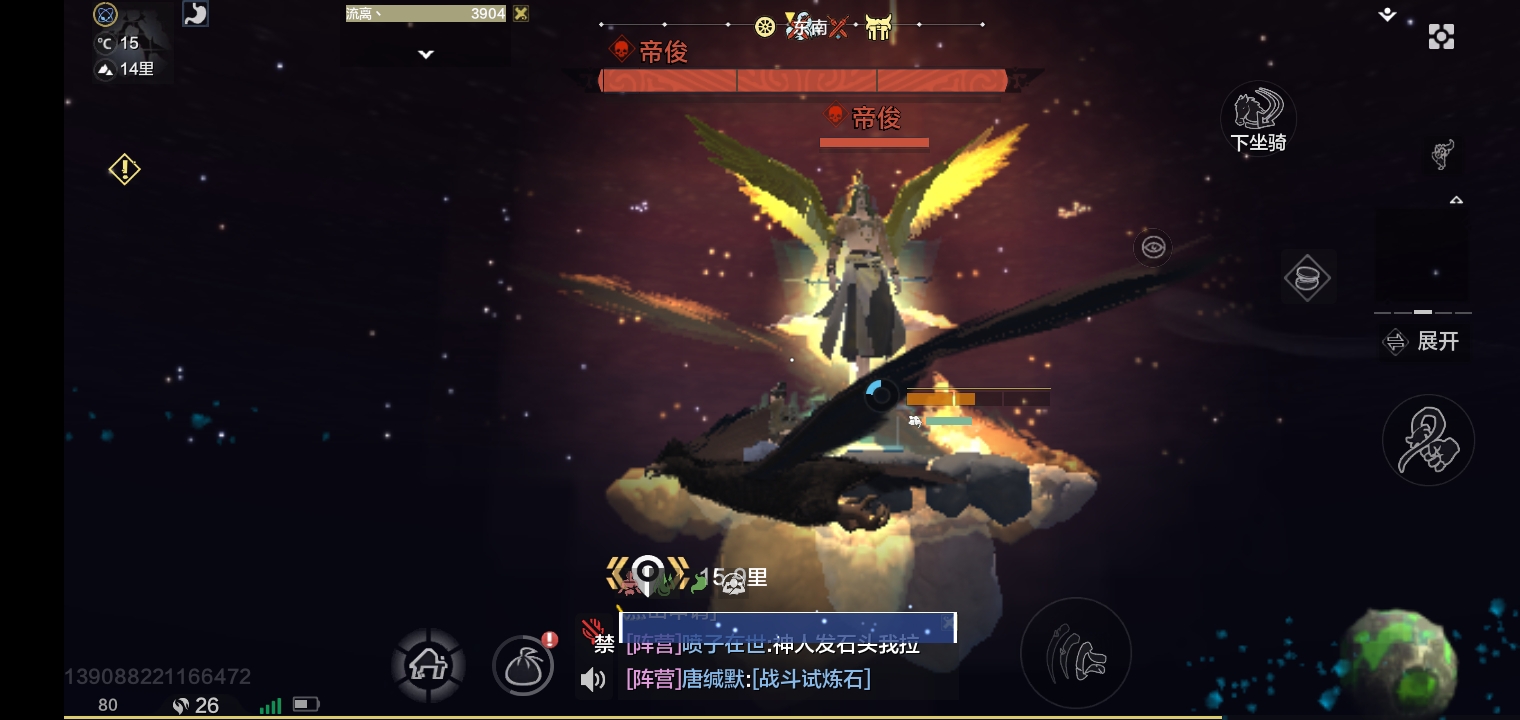Toggle the eye view icon
This screenshot has width=1520, height=720.
(x=1153, y=247)
